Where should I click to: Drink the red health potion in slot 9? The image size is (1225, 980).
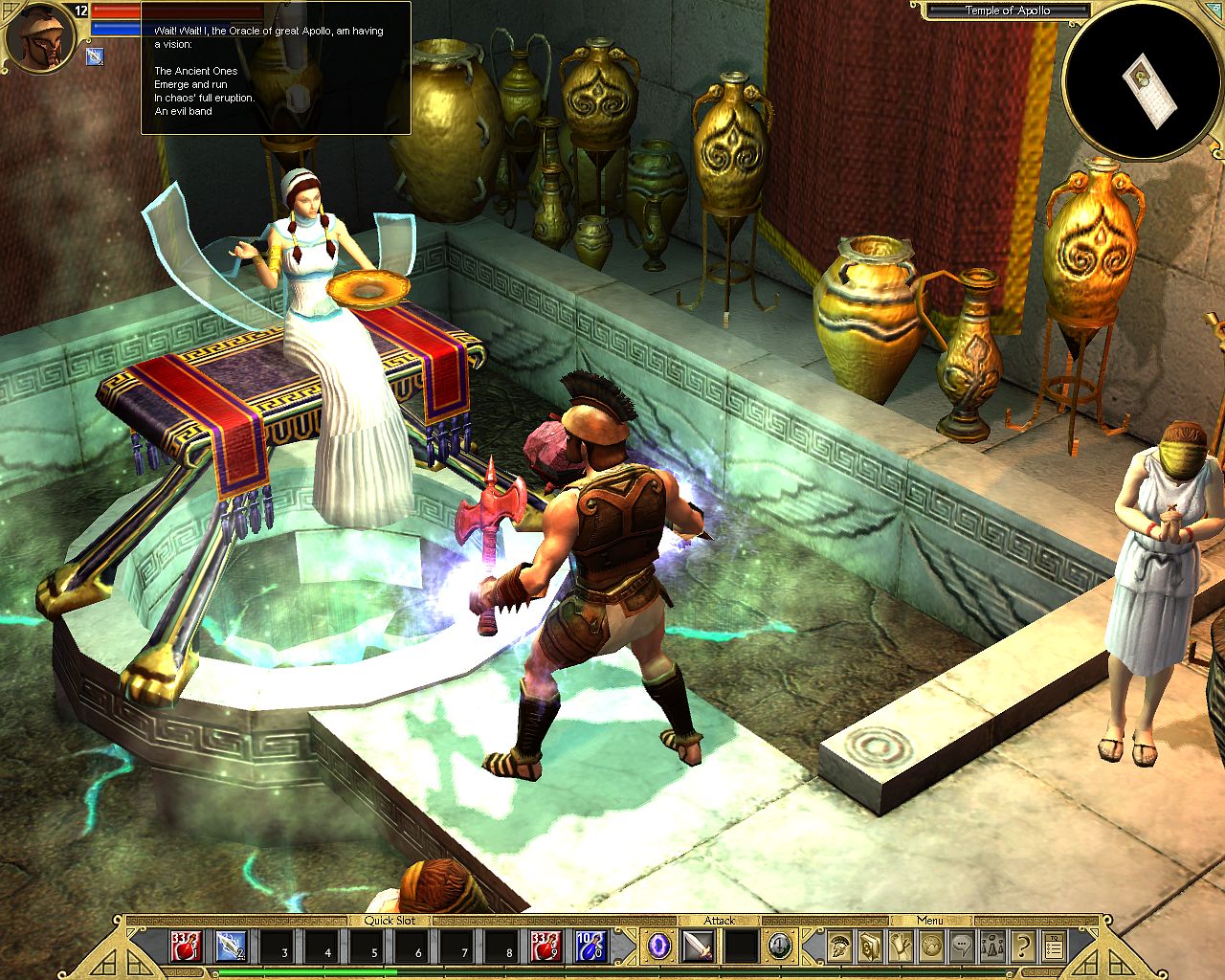click(547, 947)
